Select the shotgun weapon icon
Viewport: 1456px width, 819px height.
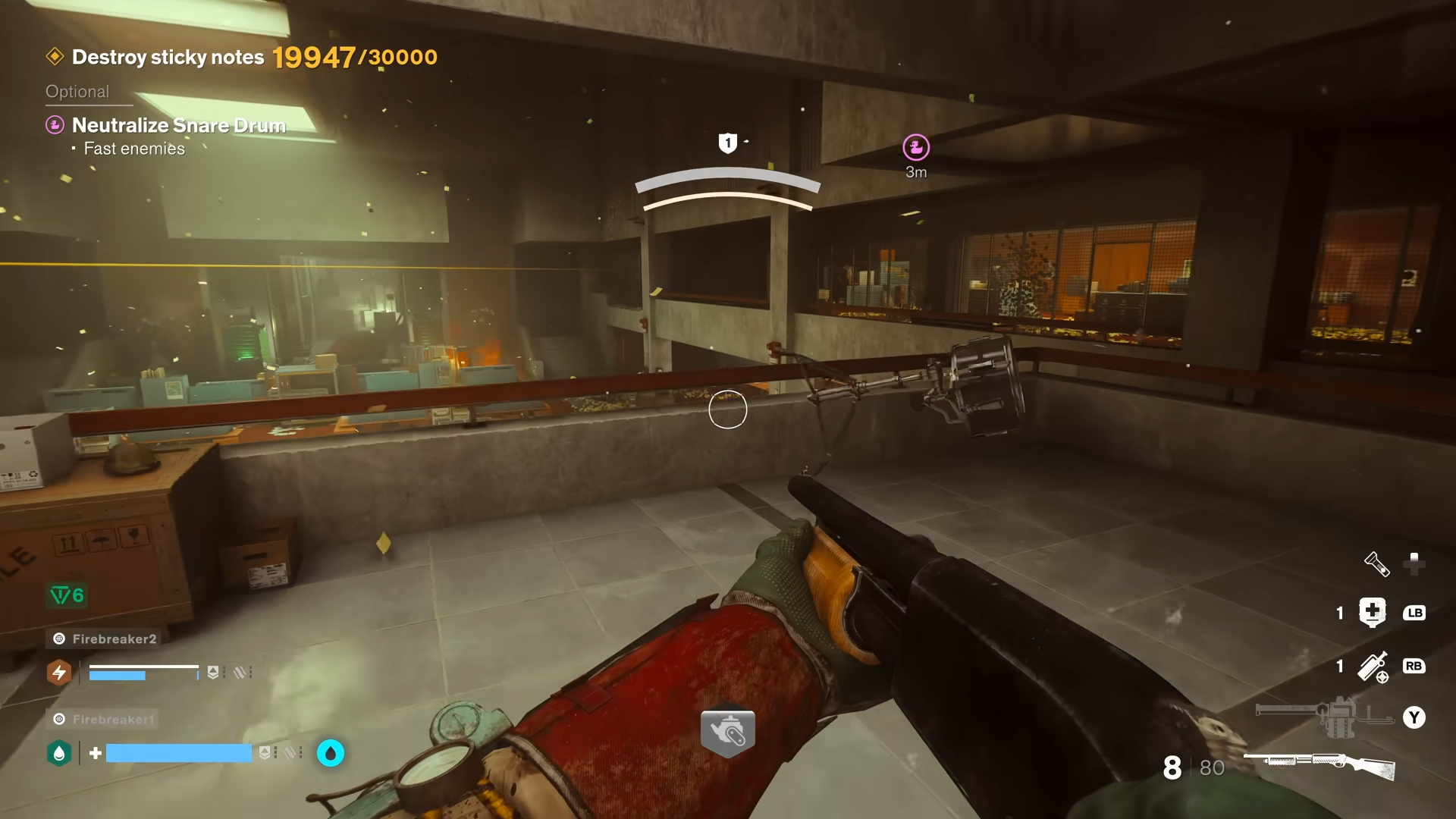1319,764
